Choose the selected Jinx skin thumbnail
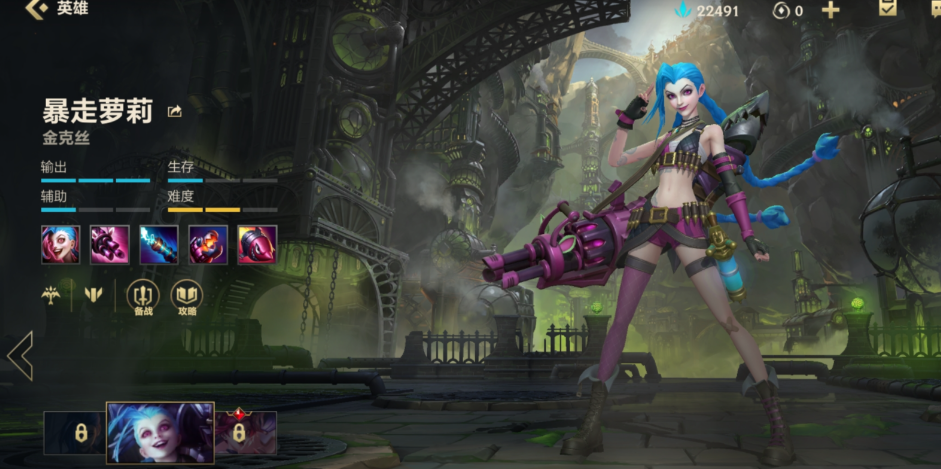The image size is (941, 469). 160,433
